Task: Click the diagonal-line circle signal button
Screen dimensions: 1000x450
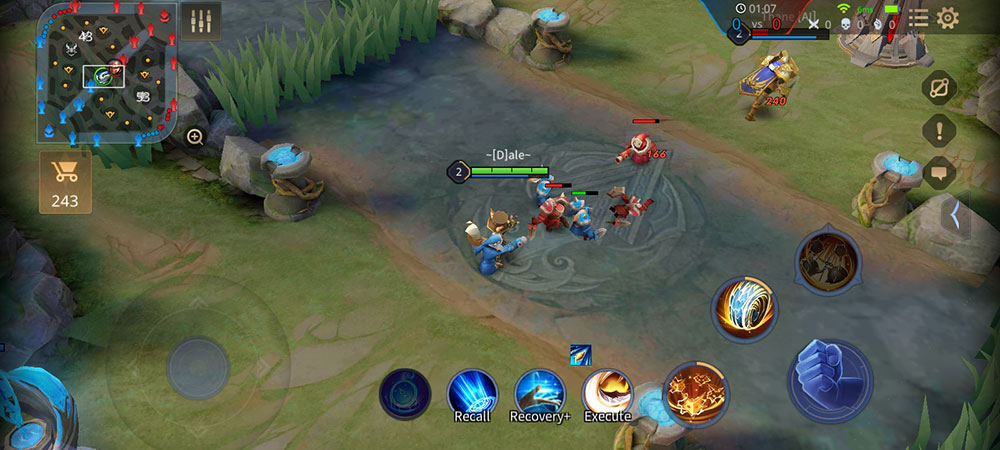Action: pos(939,88)
